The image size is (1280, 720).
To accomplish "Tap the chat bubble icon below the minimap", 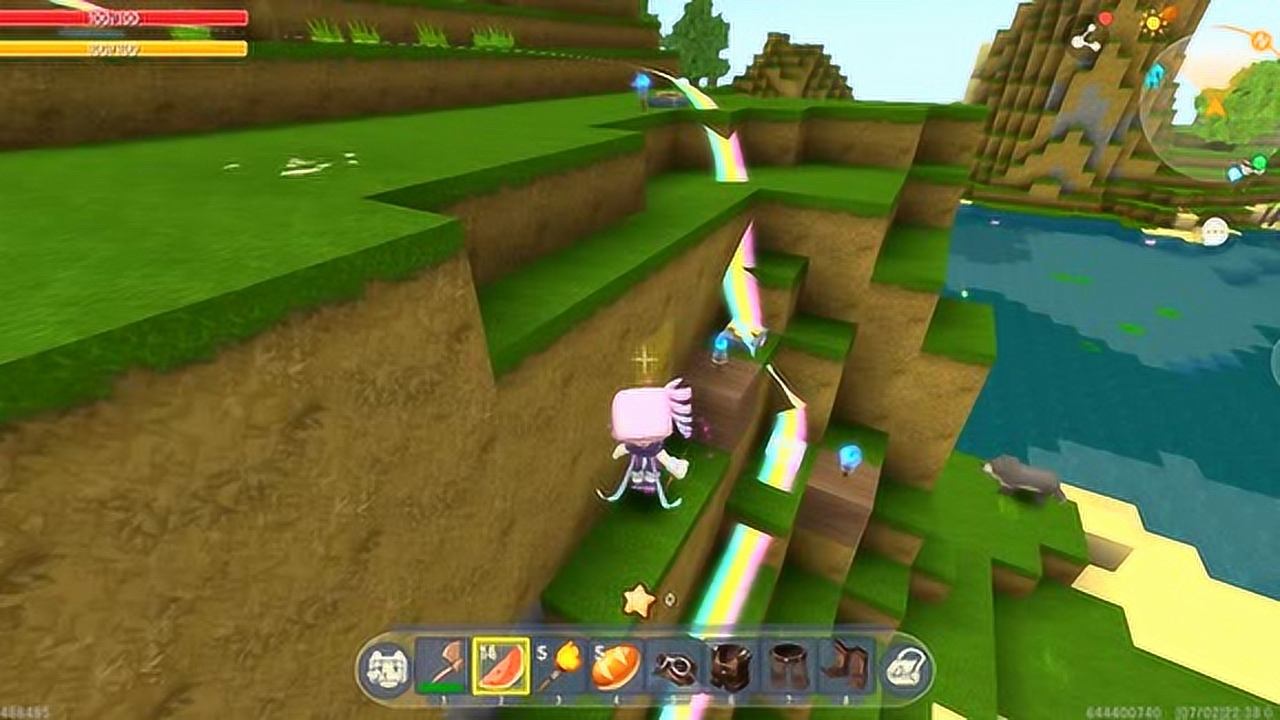I will pos(1216,229).
